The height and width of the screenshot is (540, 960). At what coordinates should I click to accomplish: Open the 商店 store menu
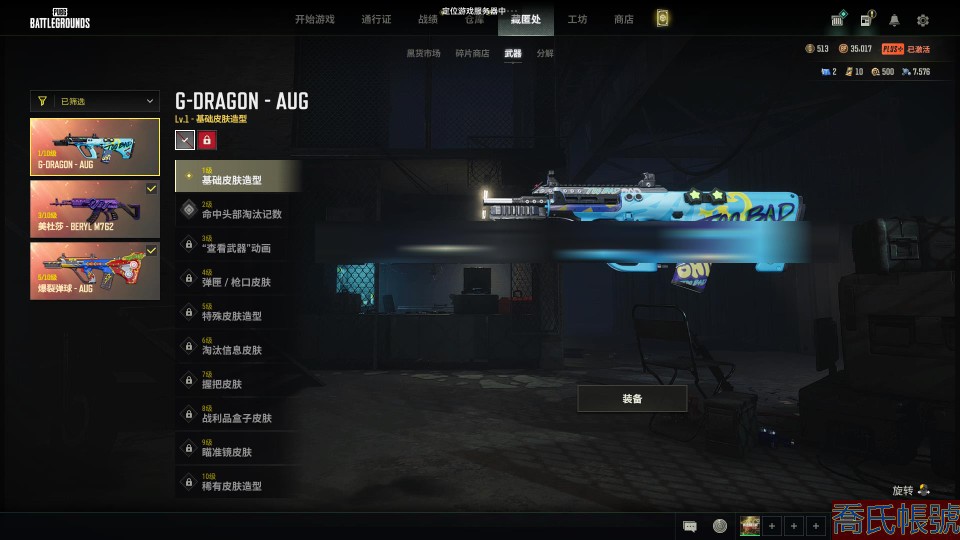[x=623, y=20]
